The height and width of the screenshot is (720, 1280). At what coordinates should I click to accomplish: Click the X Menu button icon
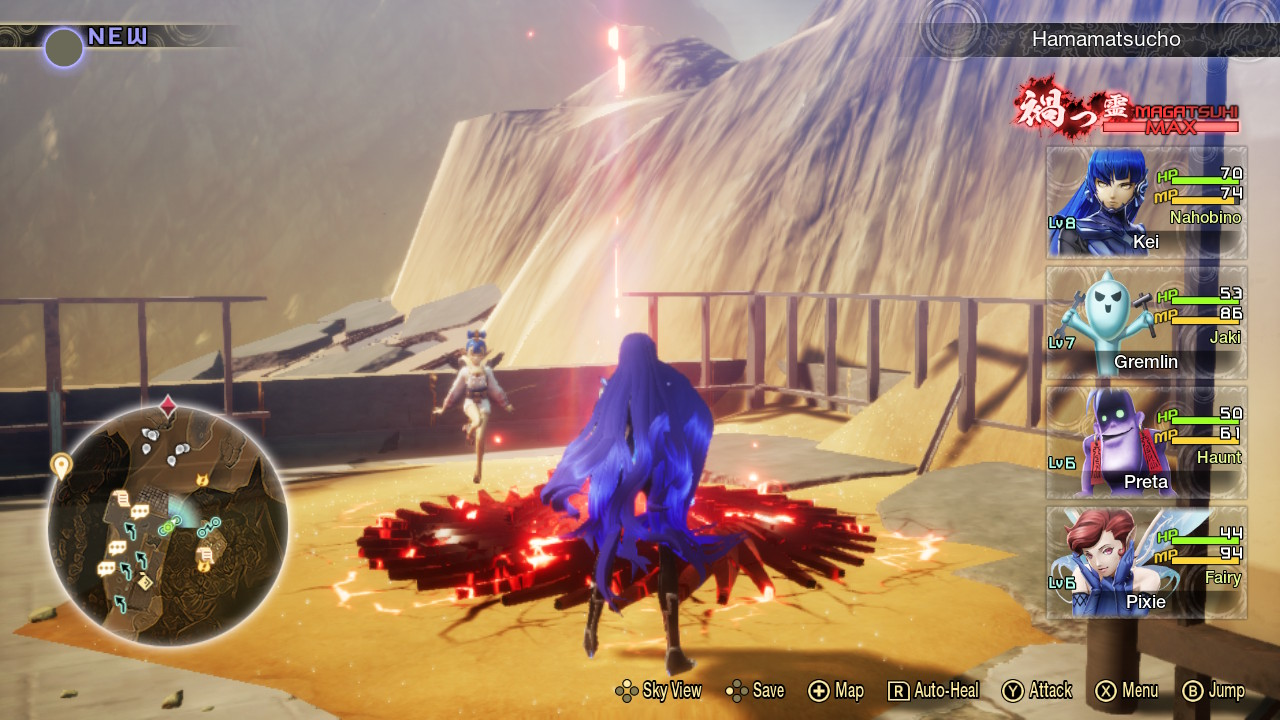(x=1106, y=690)
